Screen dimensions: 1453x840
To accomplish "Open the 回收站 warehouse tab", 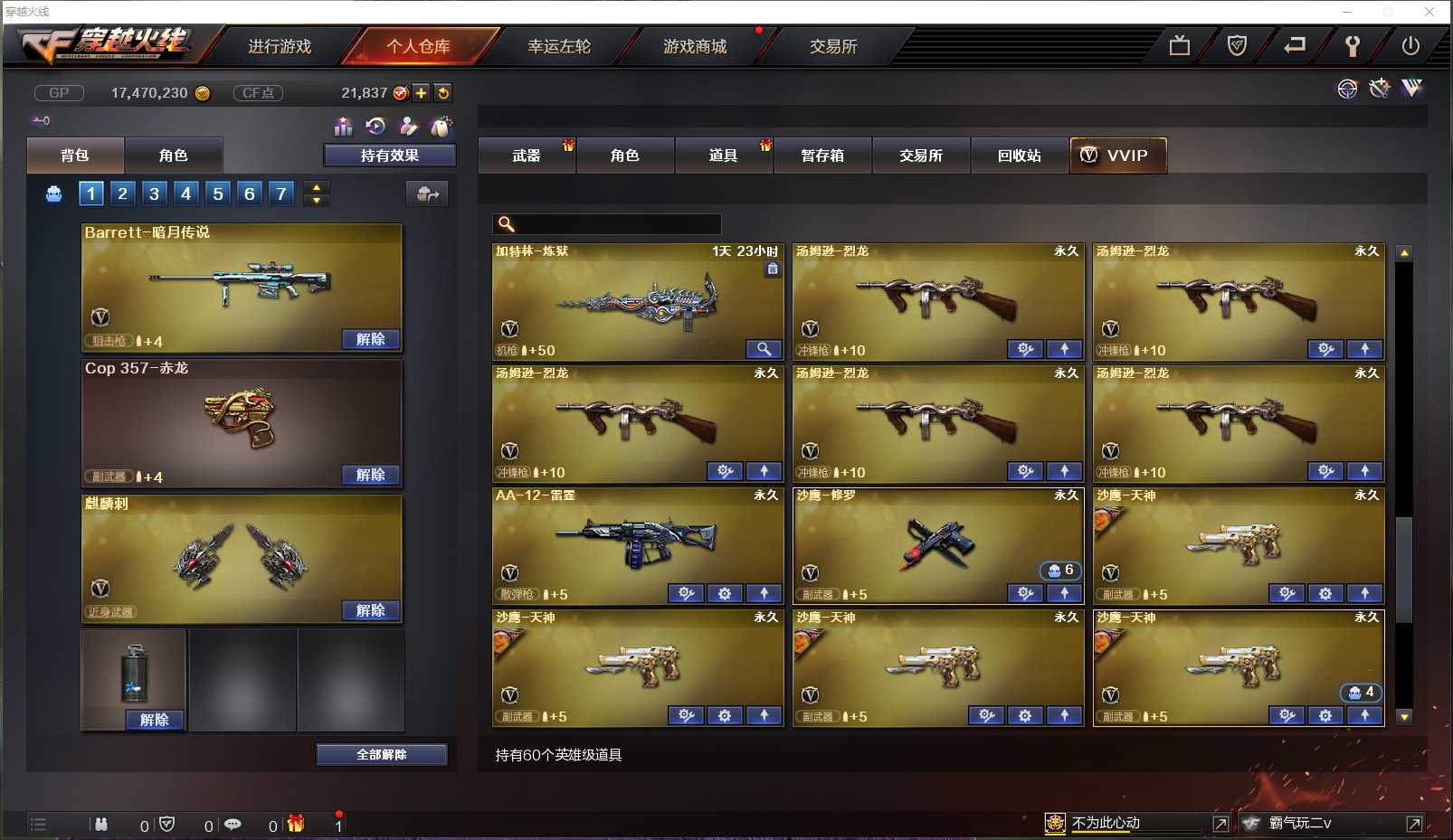I will click(x=1020, y=155).
